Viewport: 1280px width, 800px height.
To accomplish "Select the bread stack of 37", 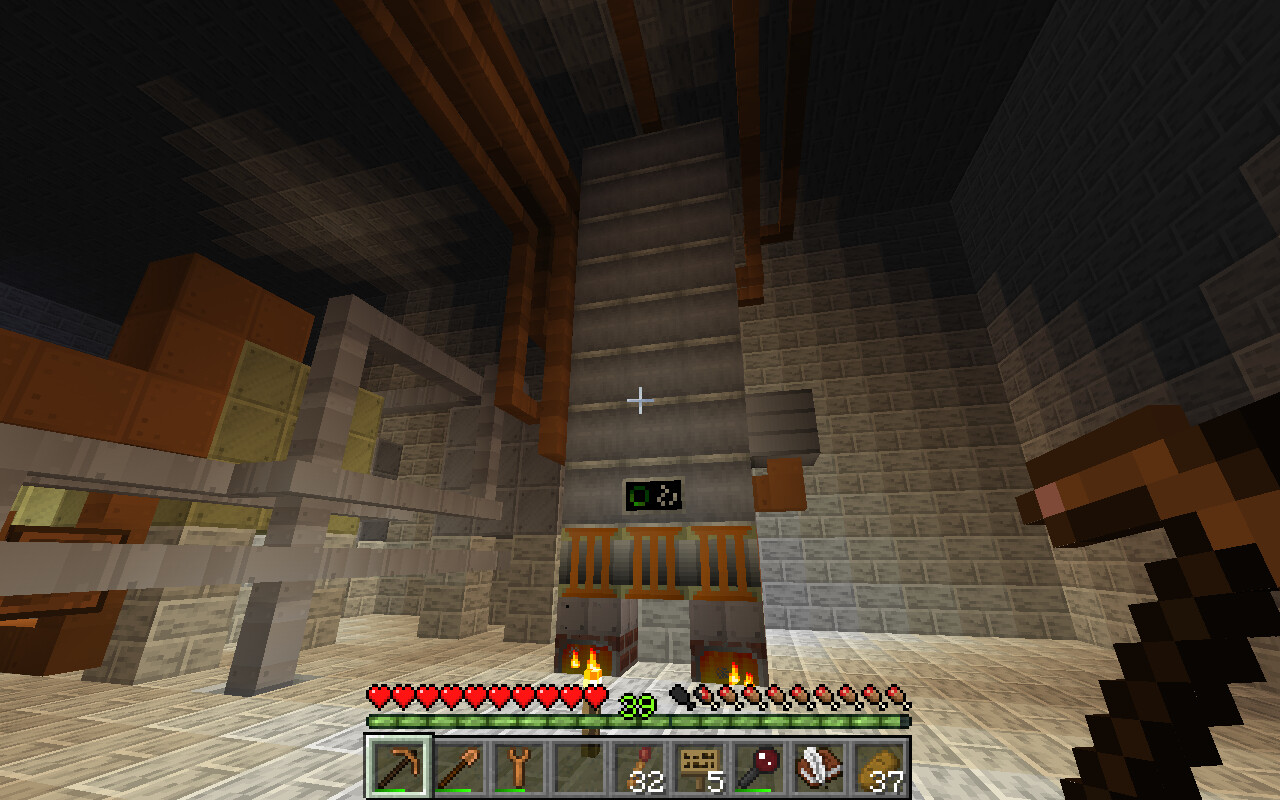I will pyautogui.click(x=879, y=768).
